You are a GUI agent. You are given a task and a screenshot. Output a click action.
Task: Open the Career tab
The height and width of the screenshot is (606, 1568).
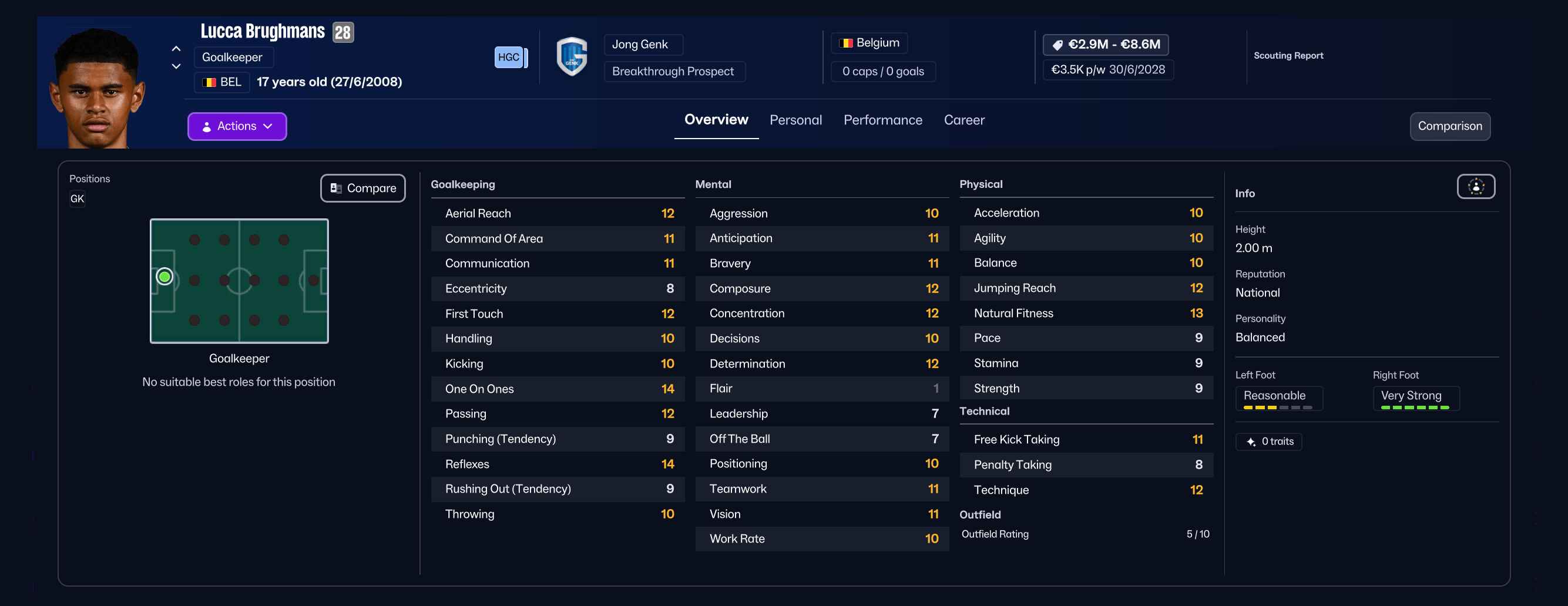[963, 120]
